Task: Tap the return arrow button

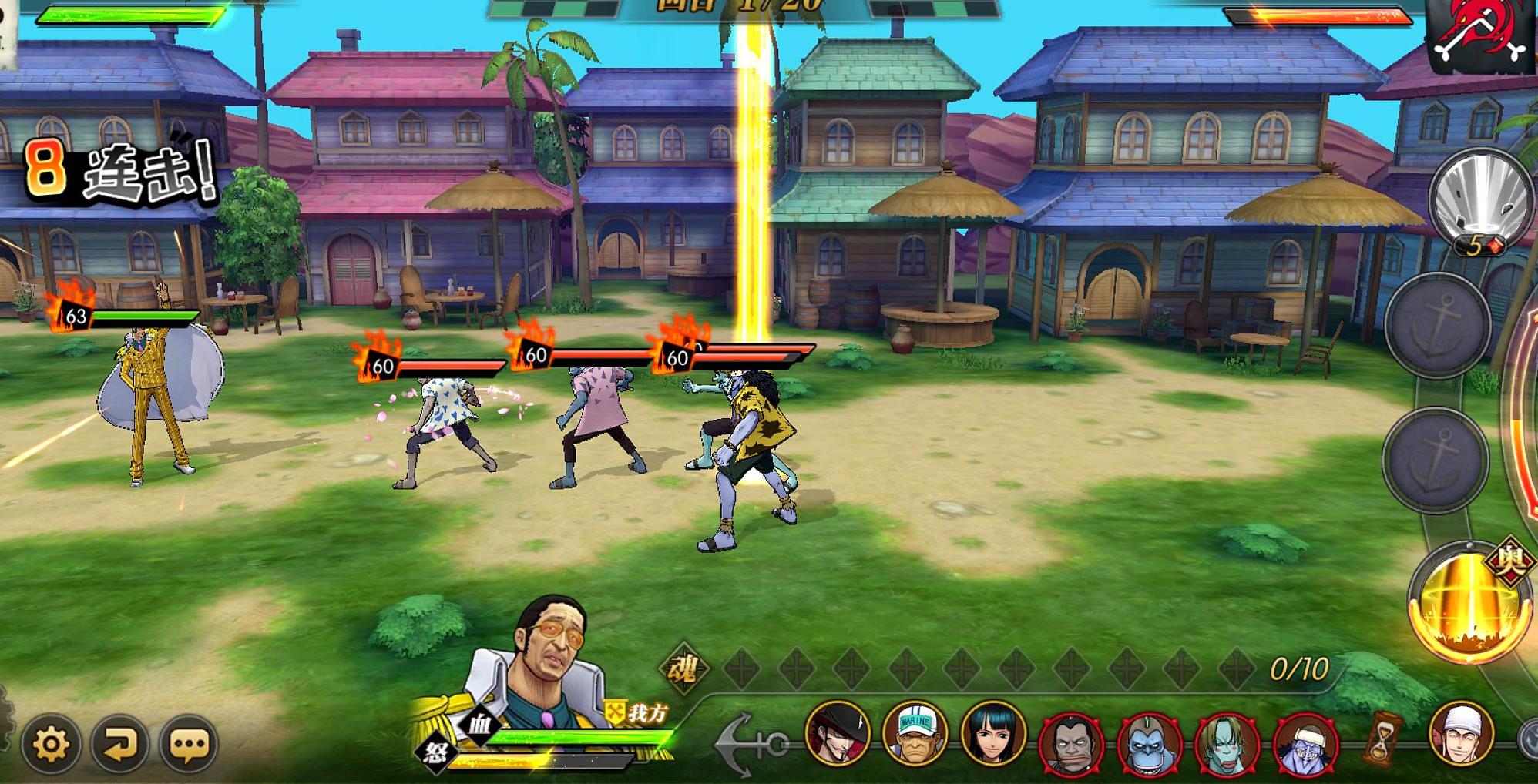Action: pyautogui.click(x=119, y=744)
